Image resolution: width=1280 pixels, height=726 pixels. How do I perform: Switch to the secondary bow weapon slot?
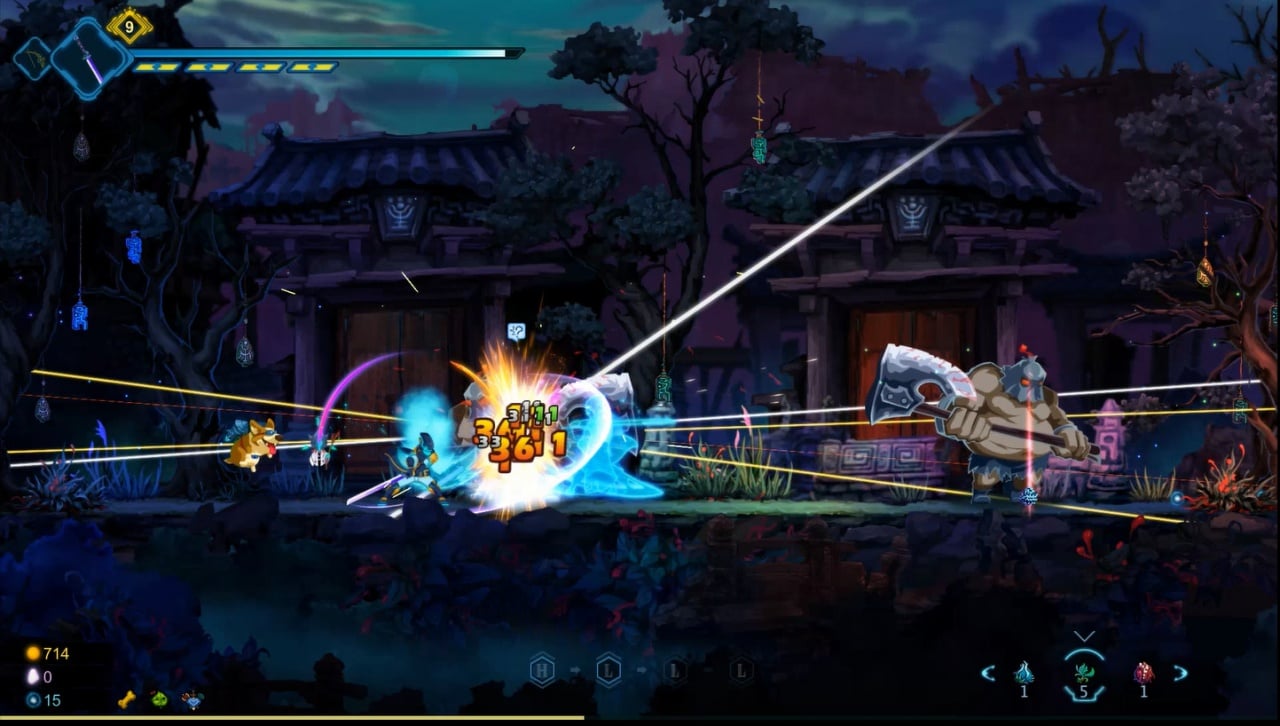31,58
